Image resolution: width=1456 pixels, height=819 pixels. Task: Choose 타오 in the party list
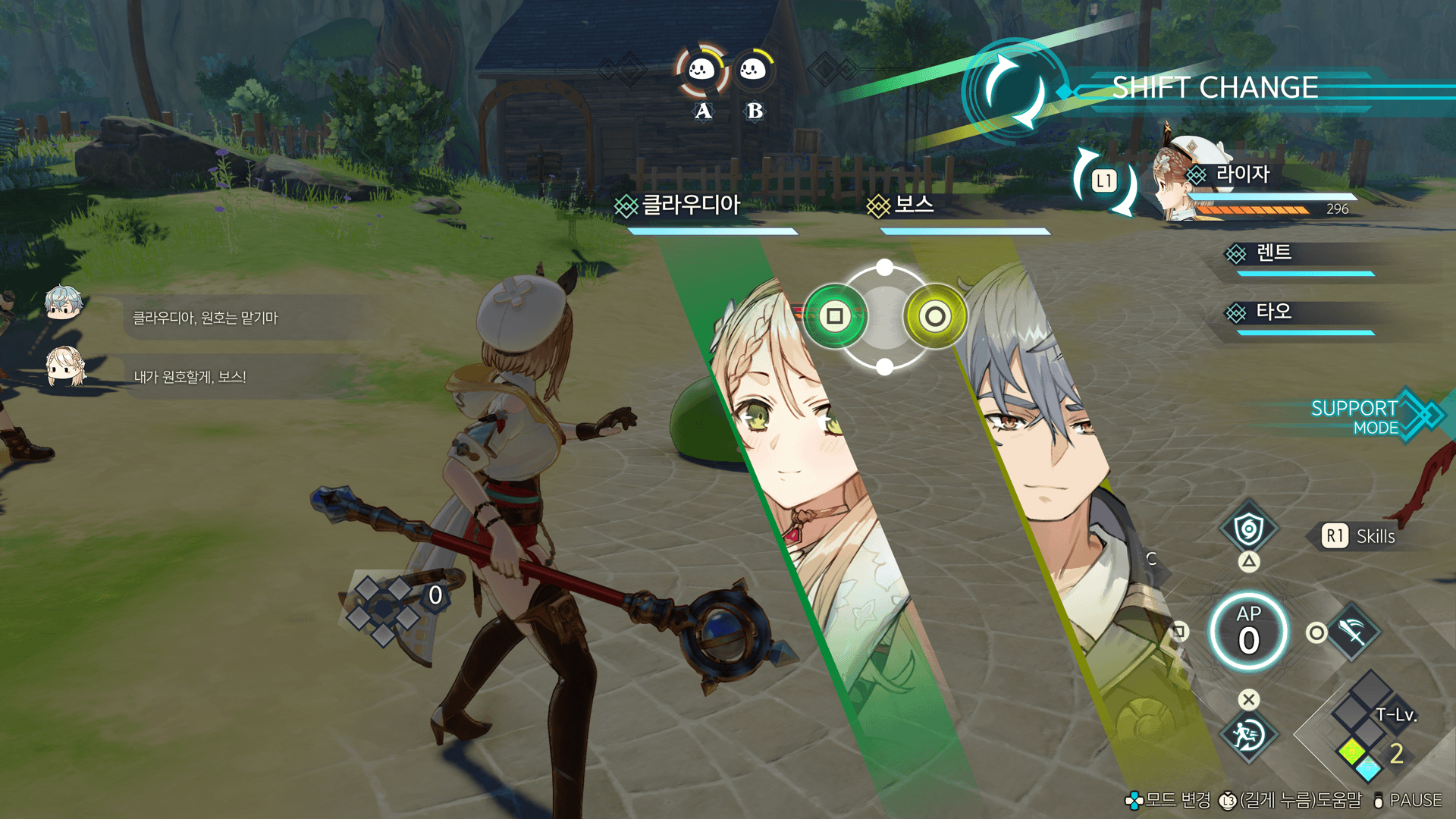1273,312
